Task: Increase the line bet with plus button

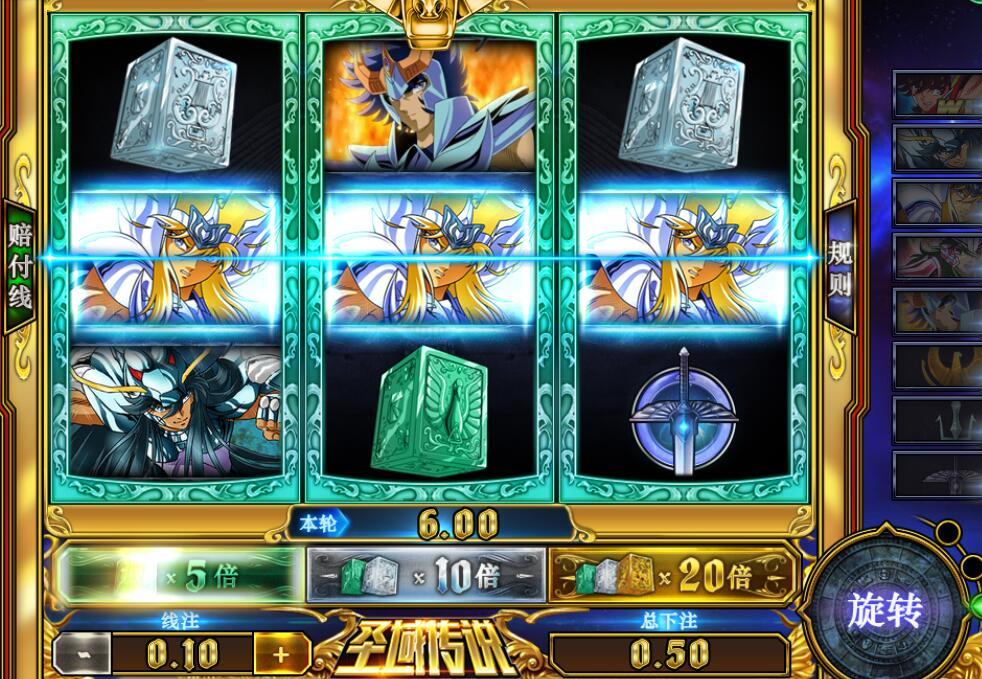Action: coord(280,655)
